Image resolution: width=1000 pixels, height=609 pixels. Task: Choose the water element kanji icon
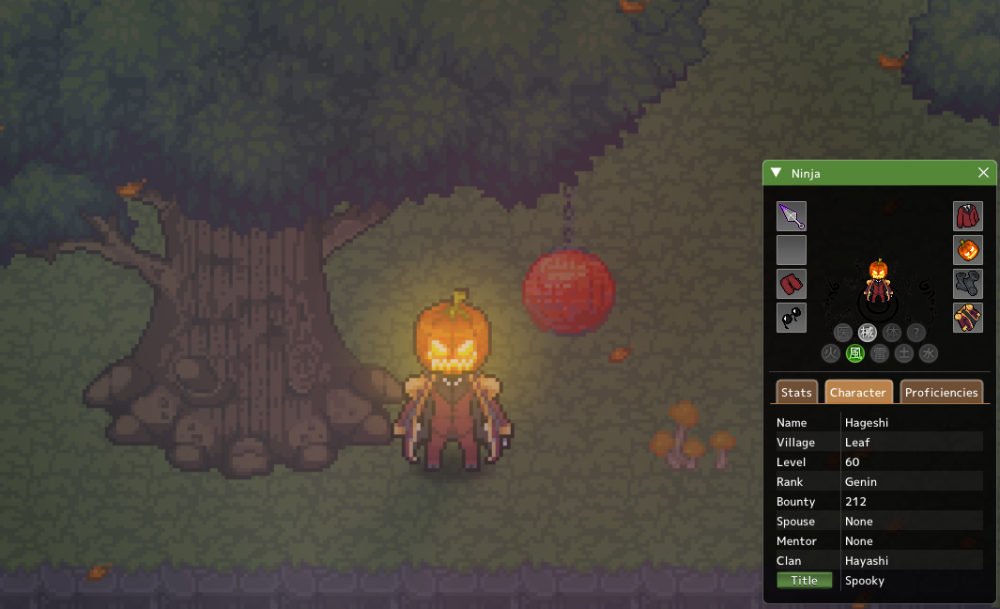point(929,353)
